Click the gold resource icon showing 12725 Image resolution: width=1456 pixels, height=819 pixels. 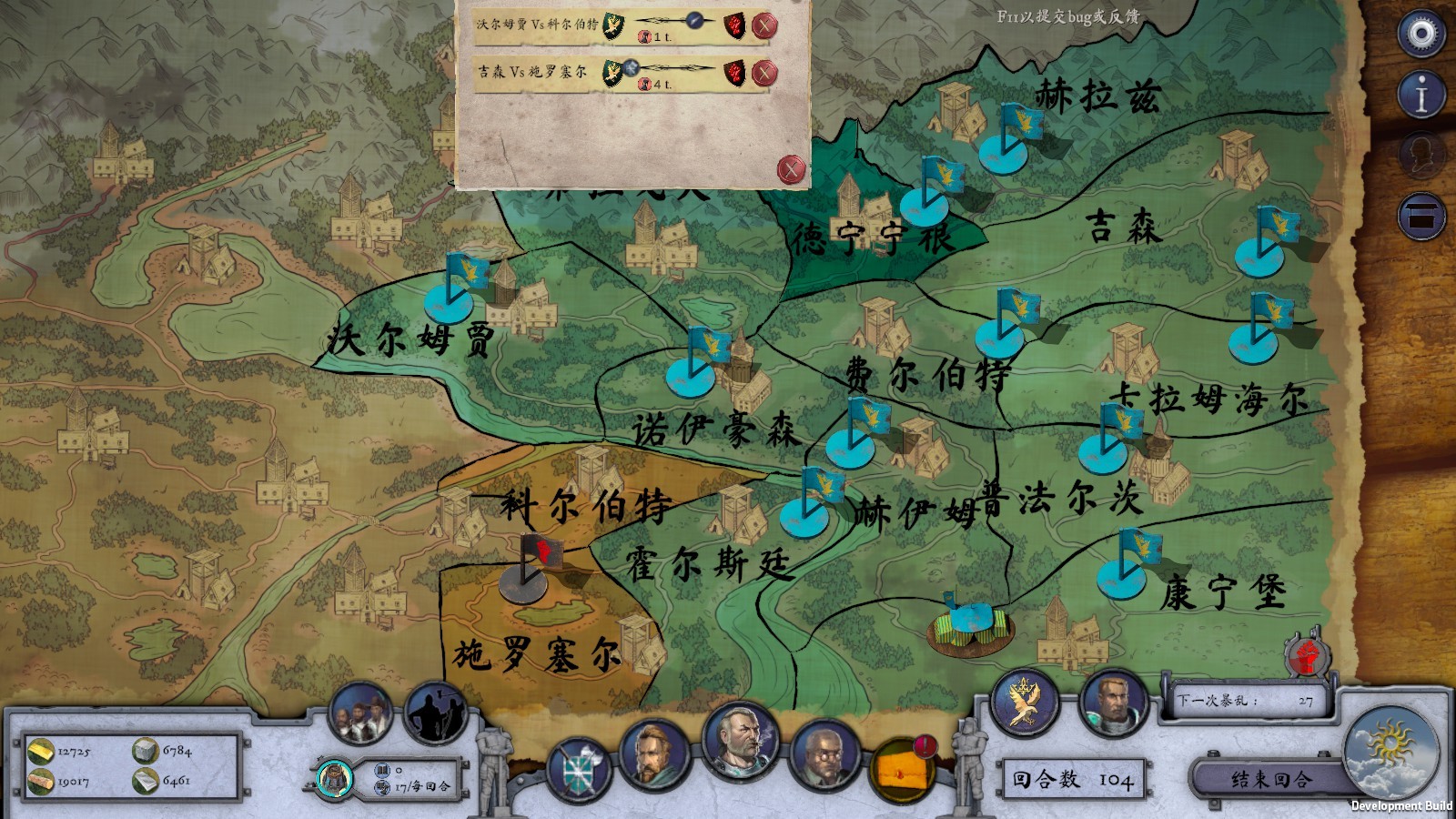(x=41, y=752)
